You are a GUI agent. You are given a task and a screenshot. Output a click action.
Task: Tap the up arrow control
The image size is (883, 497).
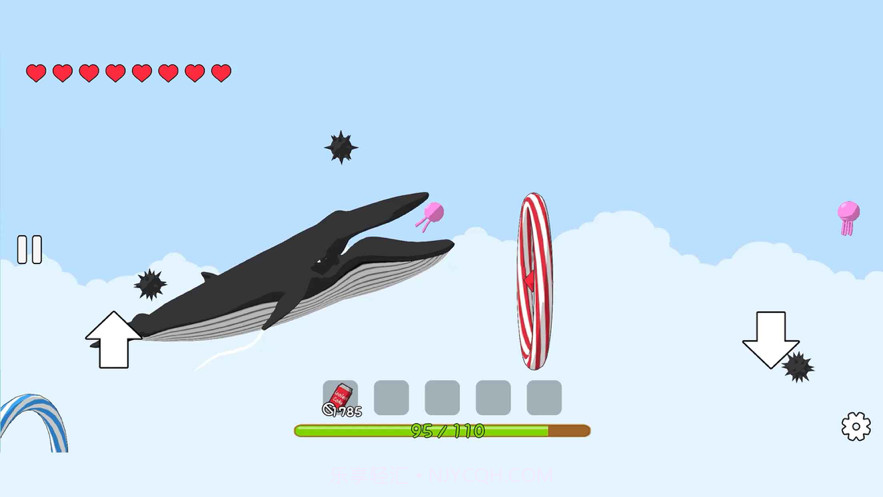[x=113, y=340]
